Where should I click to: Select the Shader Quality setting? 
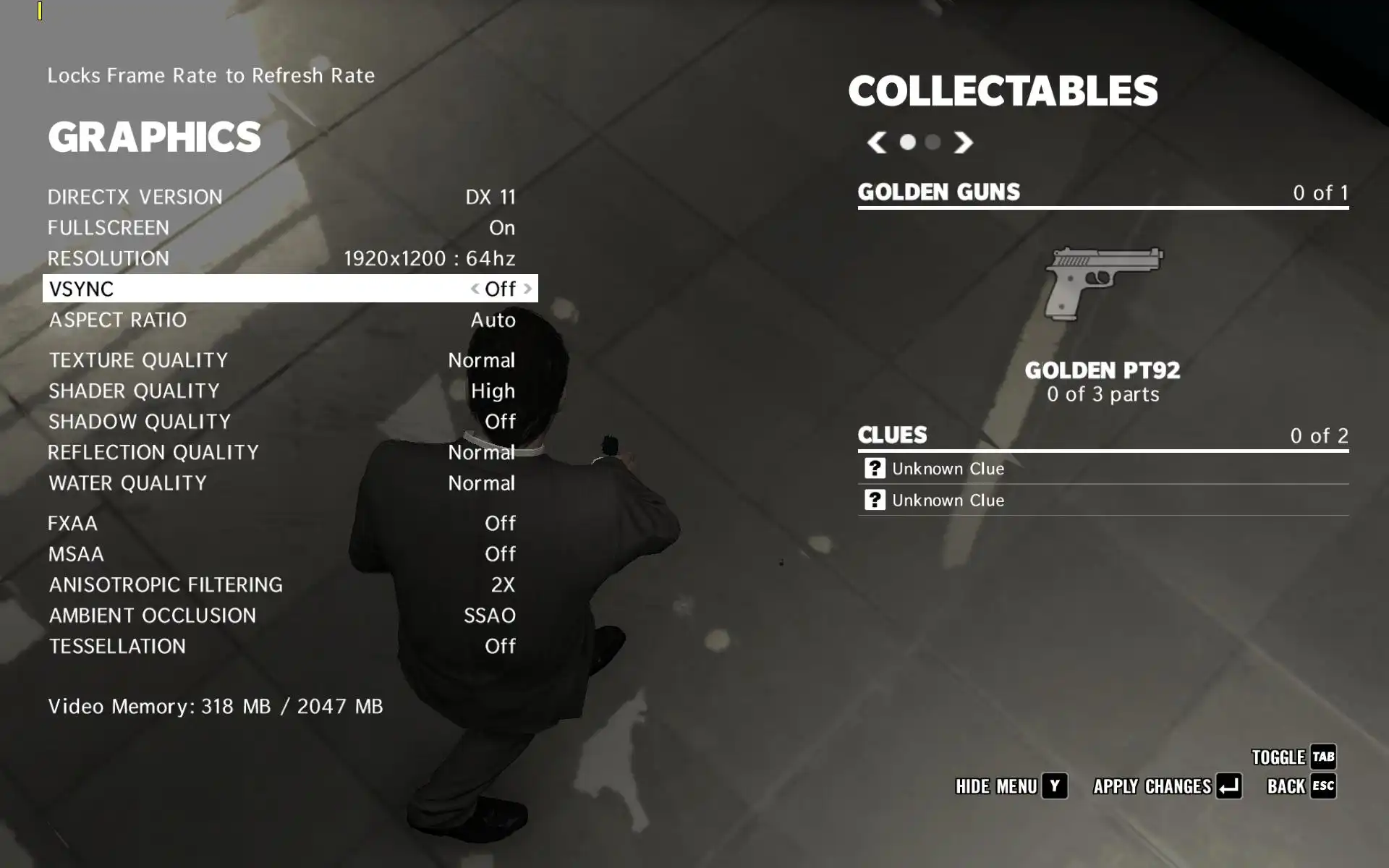click(x=282, y=391)
